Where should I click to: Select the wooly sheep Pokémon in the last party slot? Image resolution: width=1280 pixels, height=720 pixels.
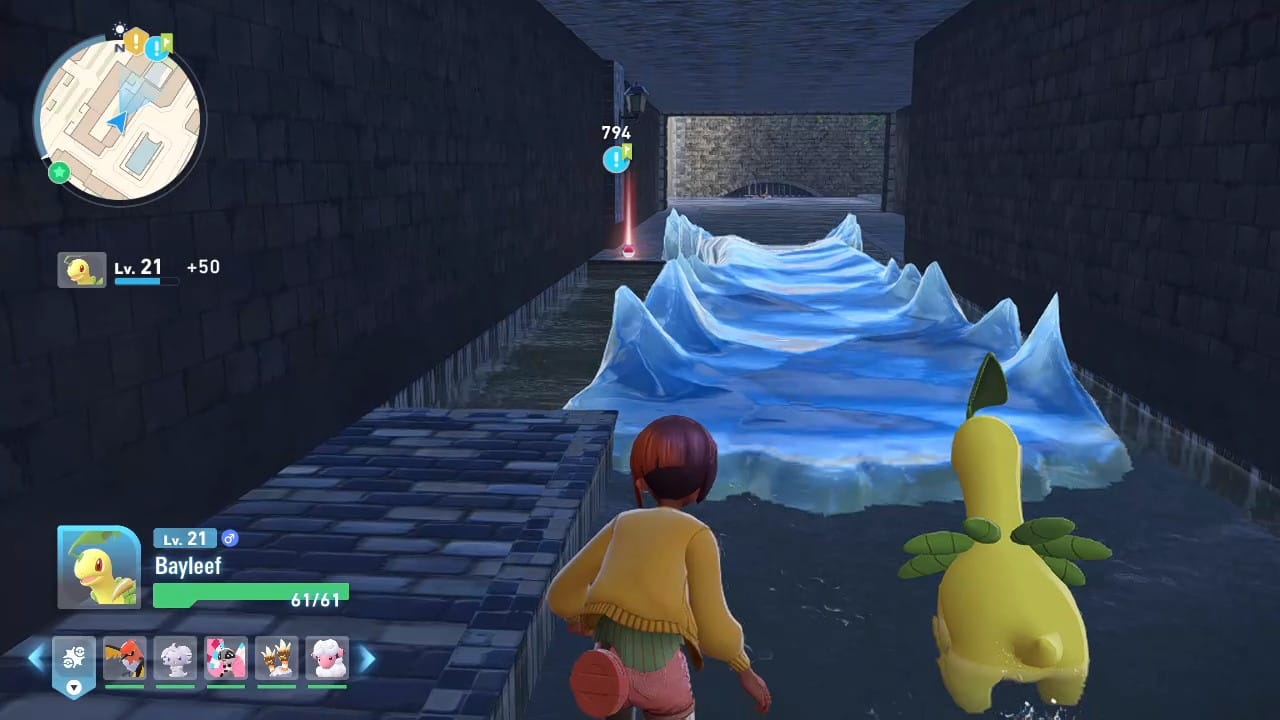click(327, 658)
